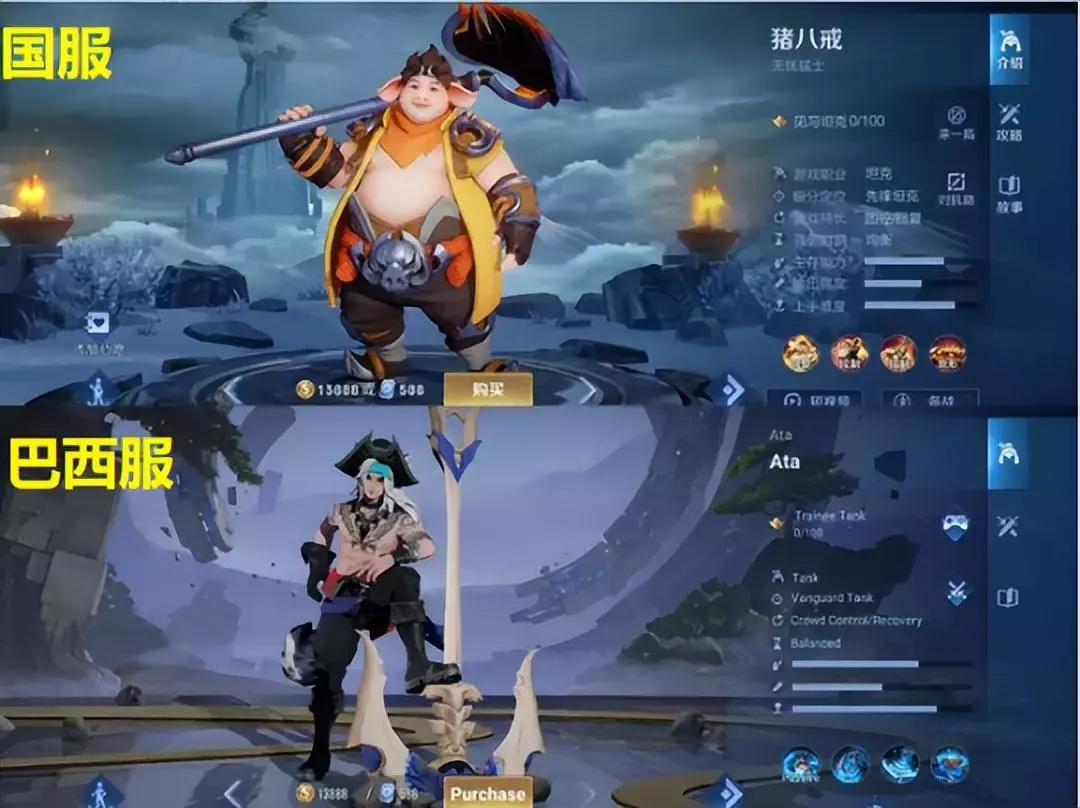This screenshot has width=1080, height=808.
Task: Tap the gamepad shield icon beside Trainee Tank
Action: (x=956, y=526)
